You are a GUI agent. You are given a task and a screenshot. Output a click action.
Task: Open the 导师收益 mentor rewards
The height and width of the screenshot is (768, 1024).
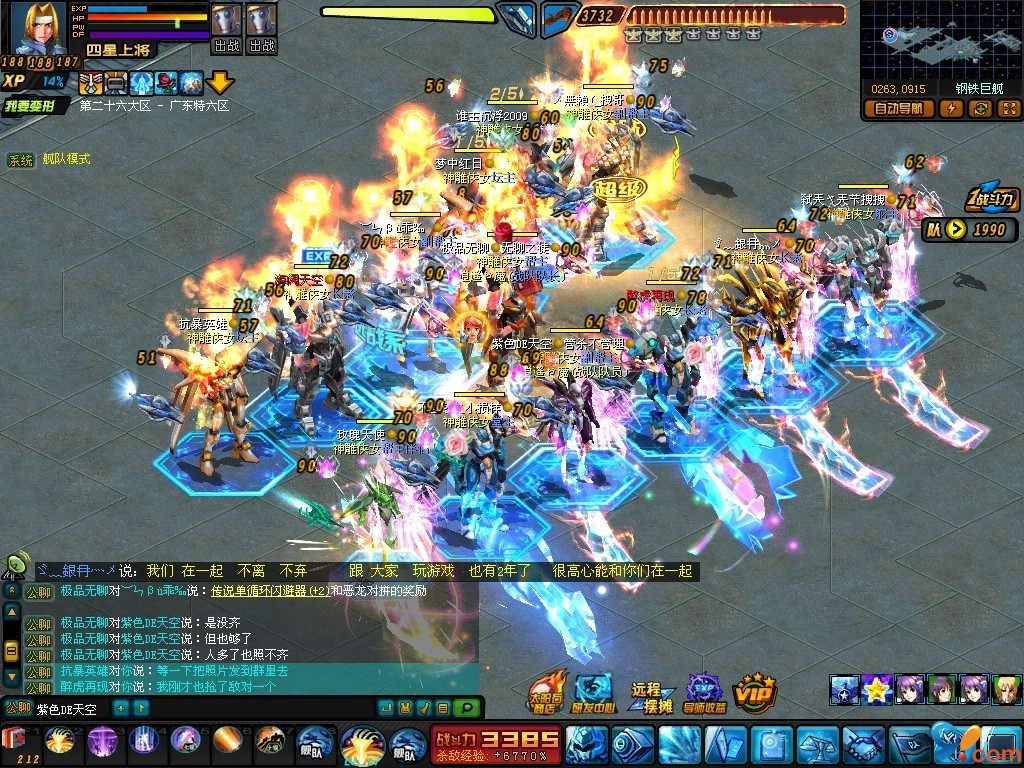(704, 692)
